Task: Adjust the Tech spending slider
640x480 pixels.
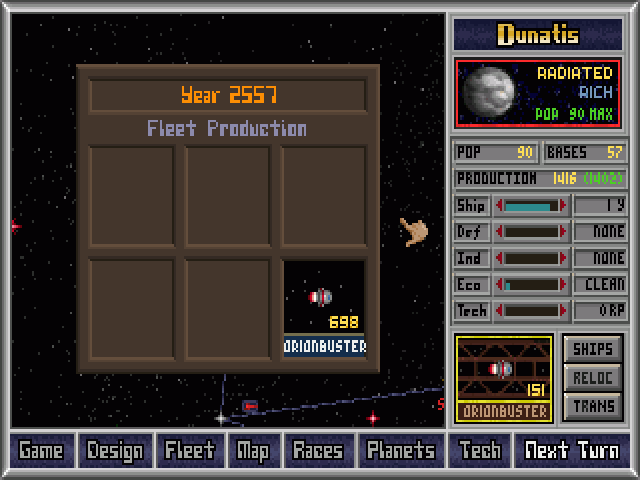Action: [532, 310]
